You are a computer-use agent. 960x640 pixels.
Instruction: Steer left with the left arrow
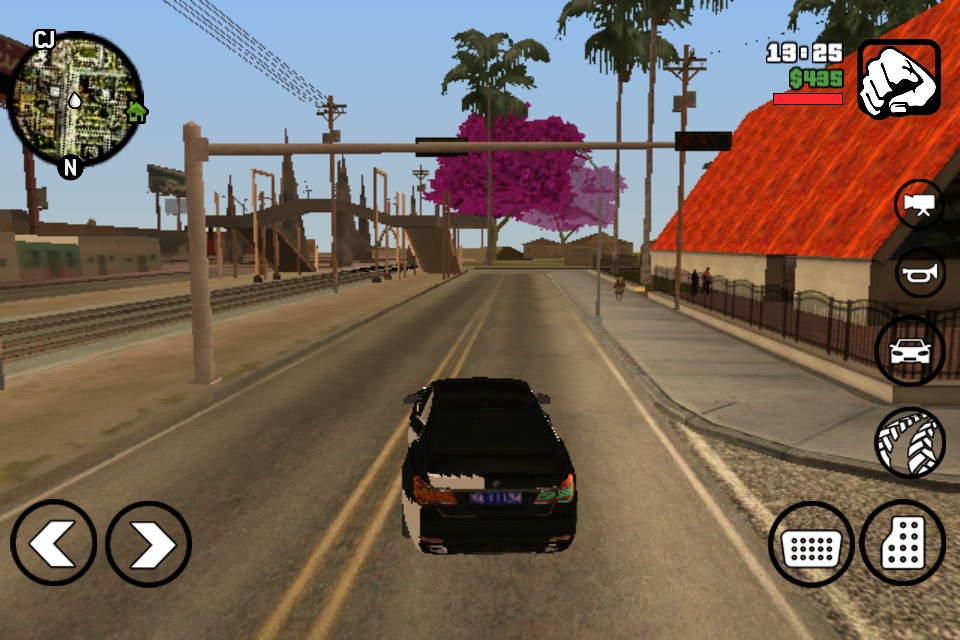[54, 543]
